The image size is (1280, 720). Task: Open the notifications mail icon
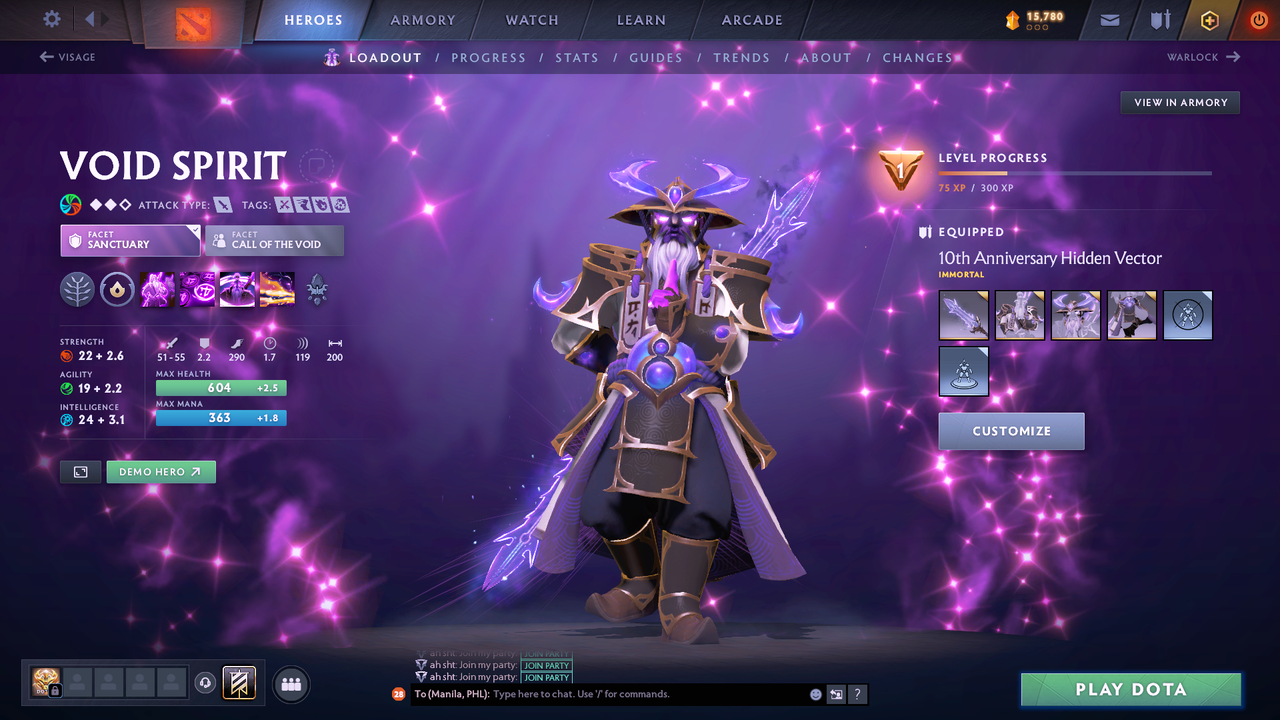pos(1108,19)
